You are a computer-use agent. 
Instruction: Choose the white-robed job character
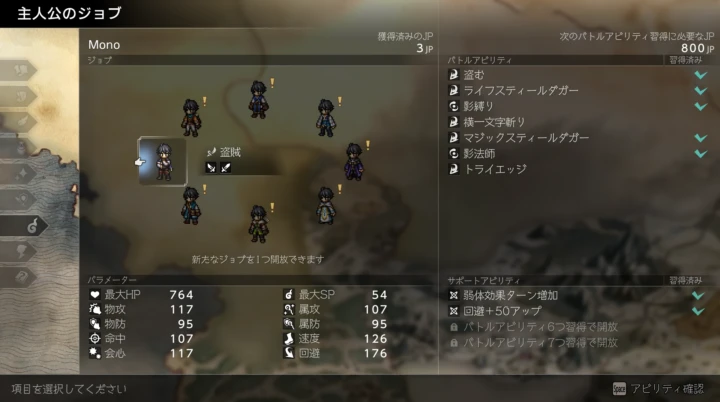pos(325,205)
